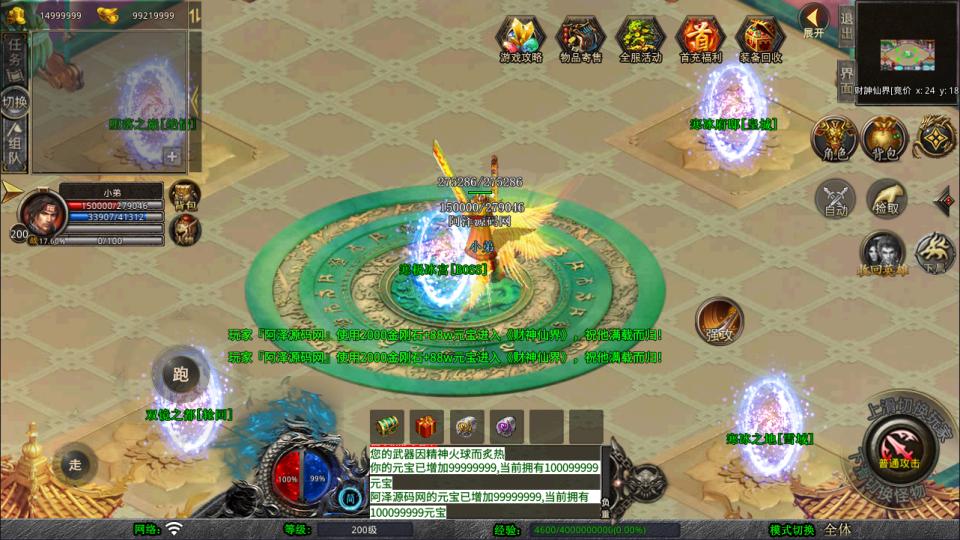Open the 物品寄售 consignment shop

[x=580, y=38]
